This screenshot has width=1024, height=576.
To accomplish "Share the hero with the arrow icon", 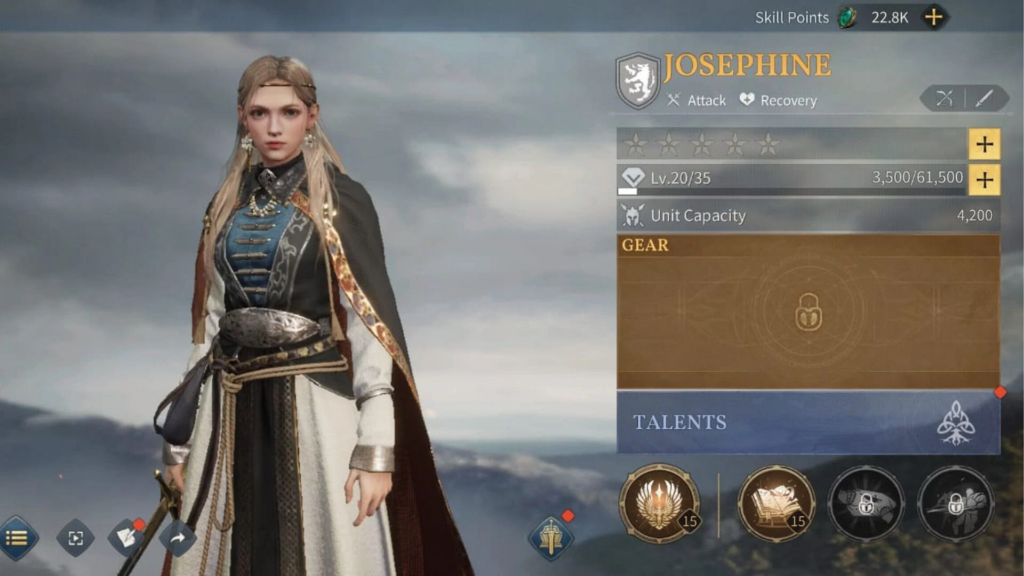I will [x=177, y=538].
